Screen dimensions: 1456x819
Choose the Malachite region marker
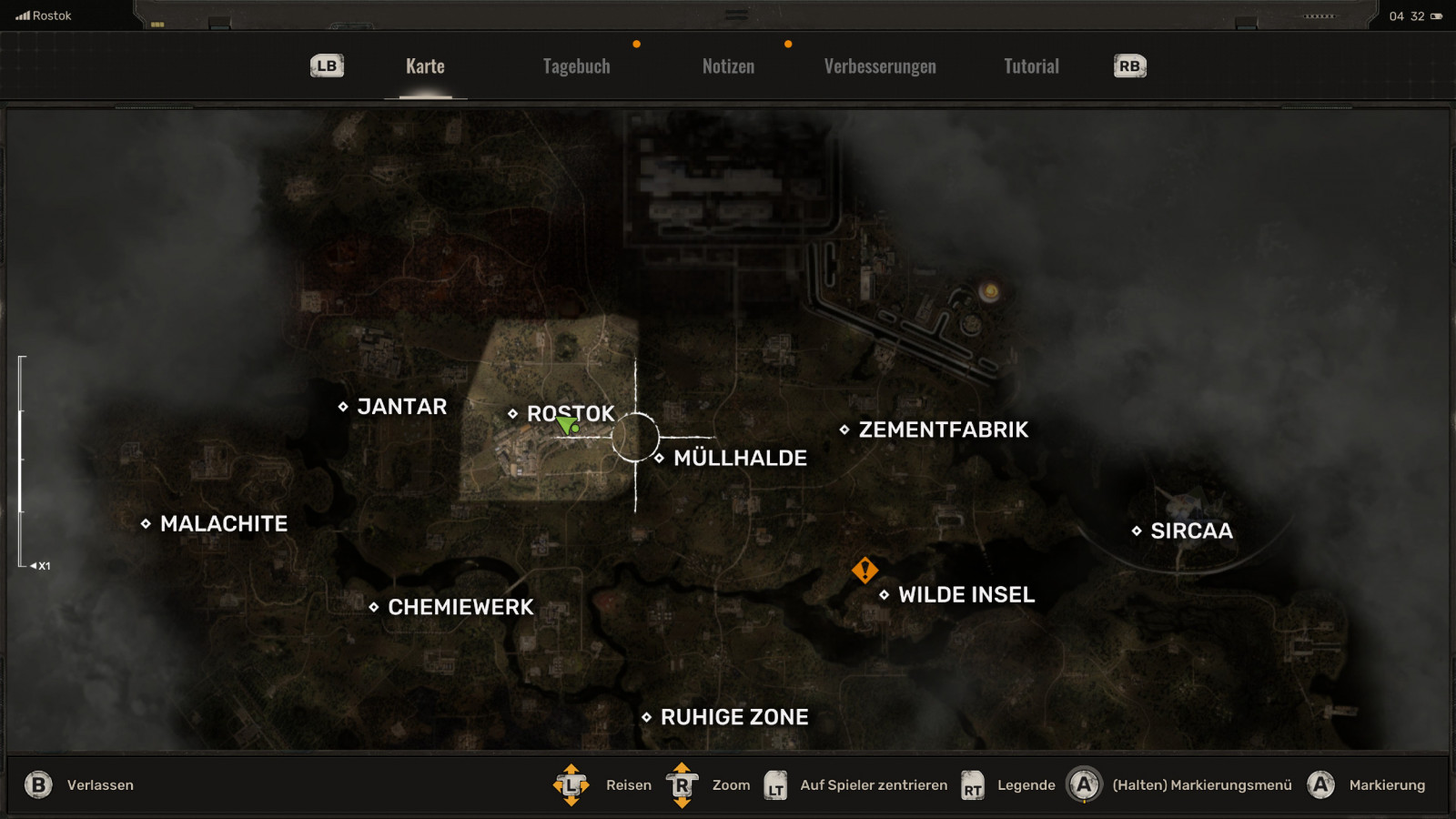tap(146, 523)
